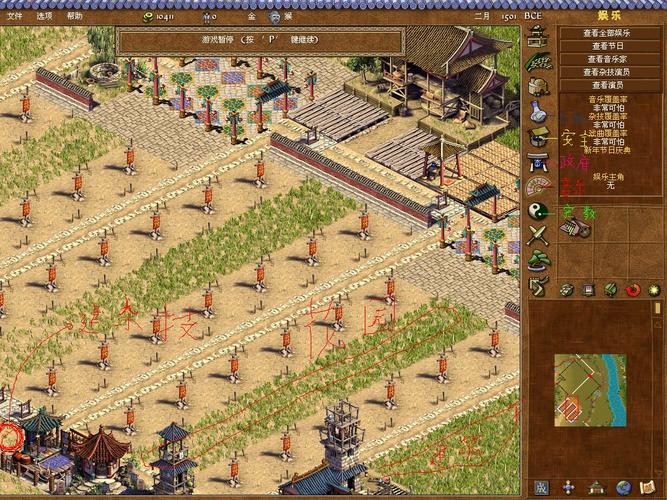This screenshot has height=500, width=667.
Task: Open the 帮助 (Help) menu
Action: coord(75,16)
